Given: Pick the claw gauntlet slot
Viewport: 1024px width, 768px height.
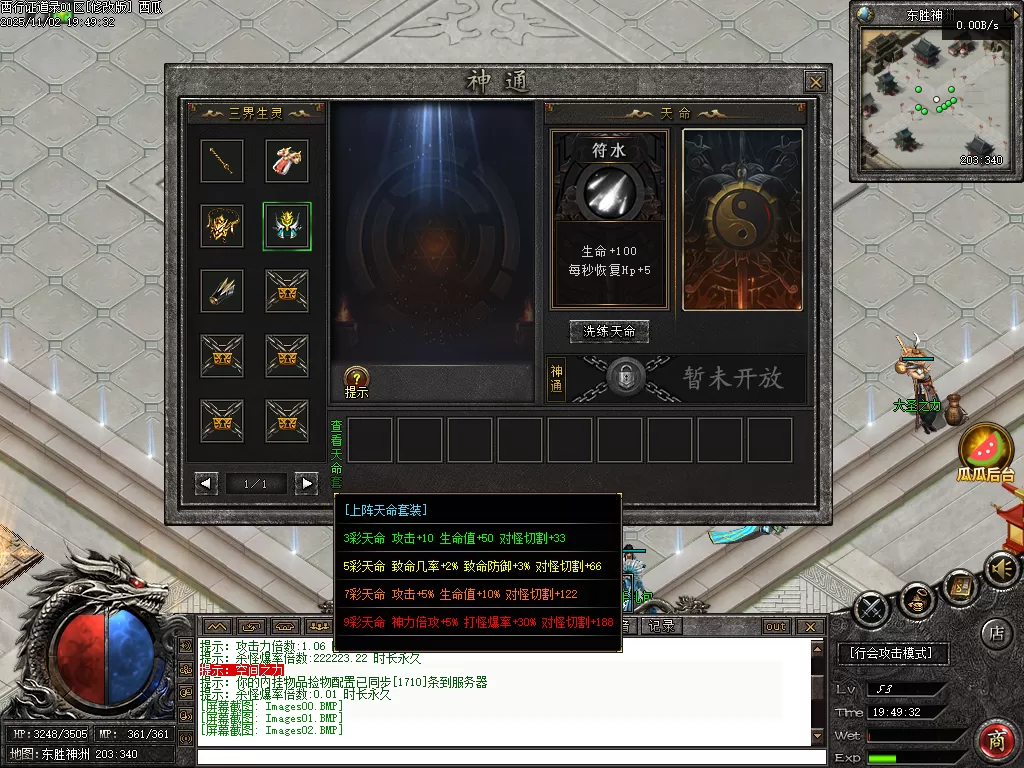Looking at the screenshot, I should click(222, 290).
